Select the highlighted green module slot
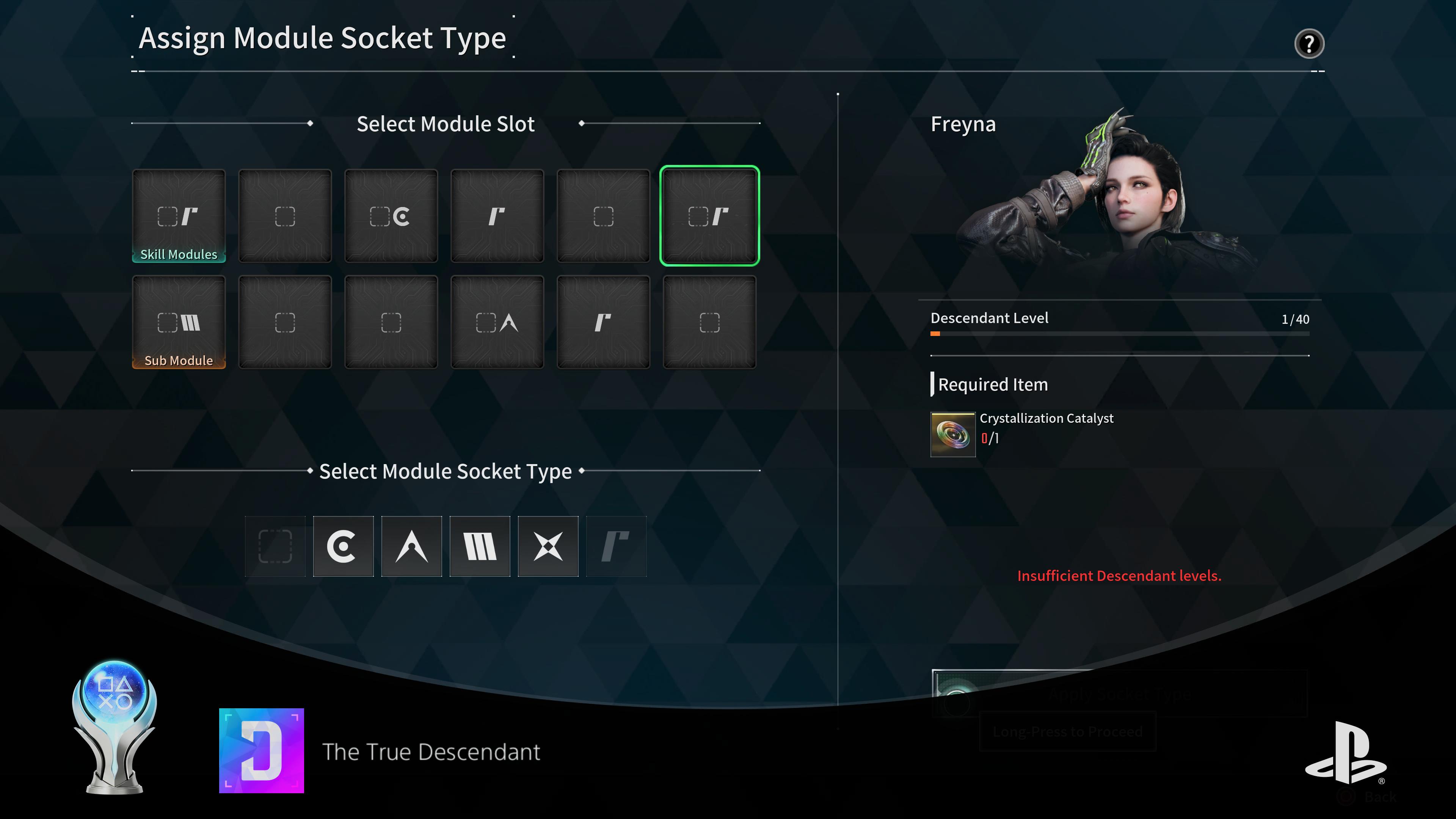Viewport: 1456px width, 819px height. [x=709, y=215]
